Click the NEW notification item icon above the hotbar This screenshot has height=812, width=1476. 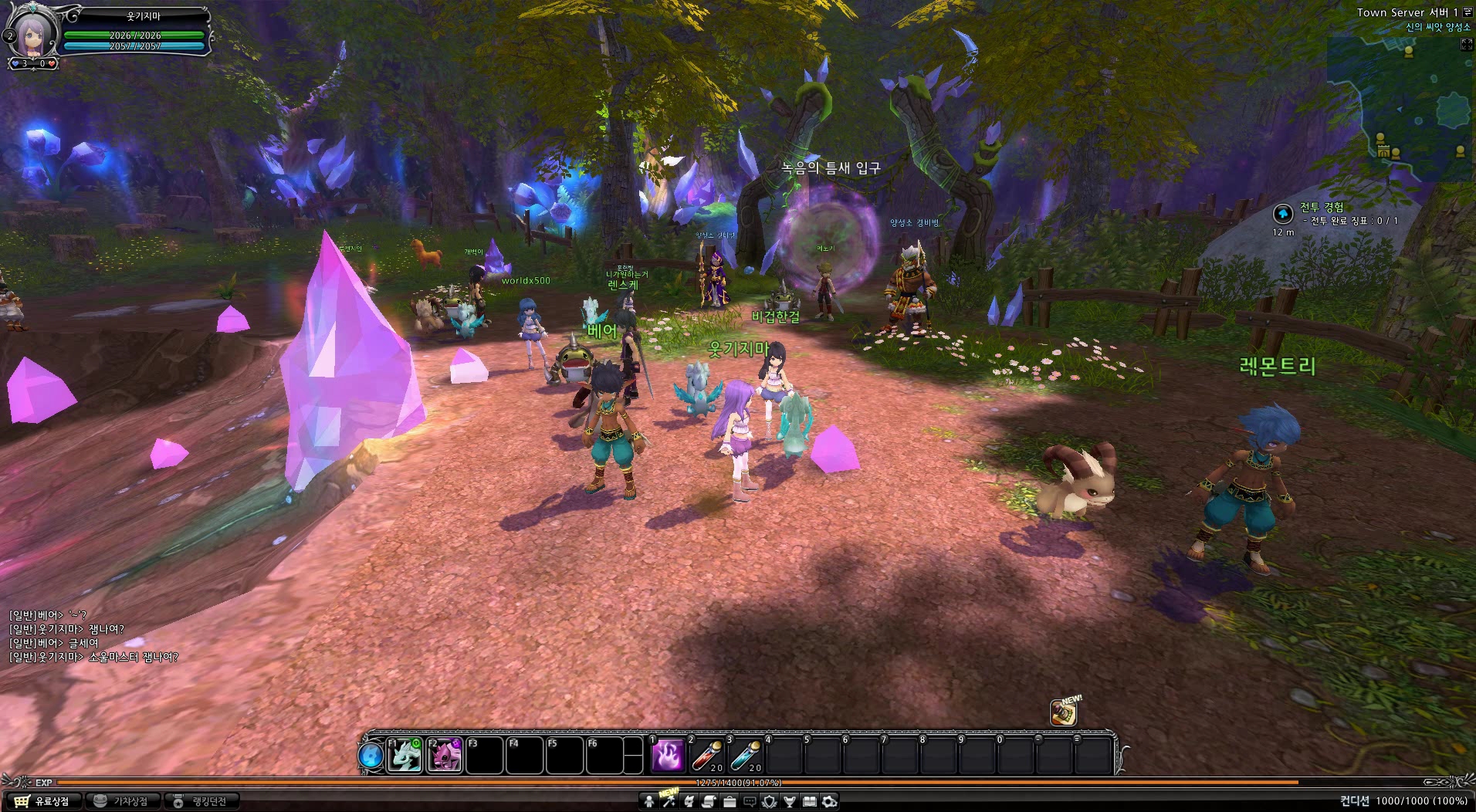[1063, 713]
